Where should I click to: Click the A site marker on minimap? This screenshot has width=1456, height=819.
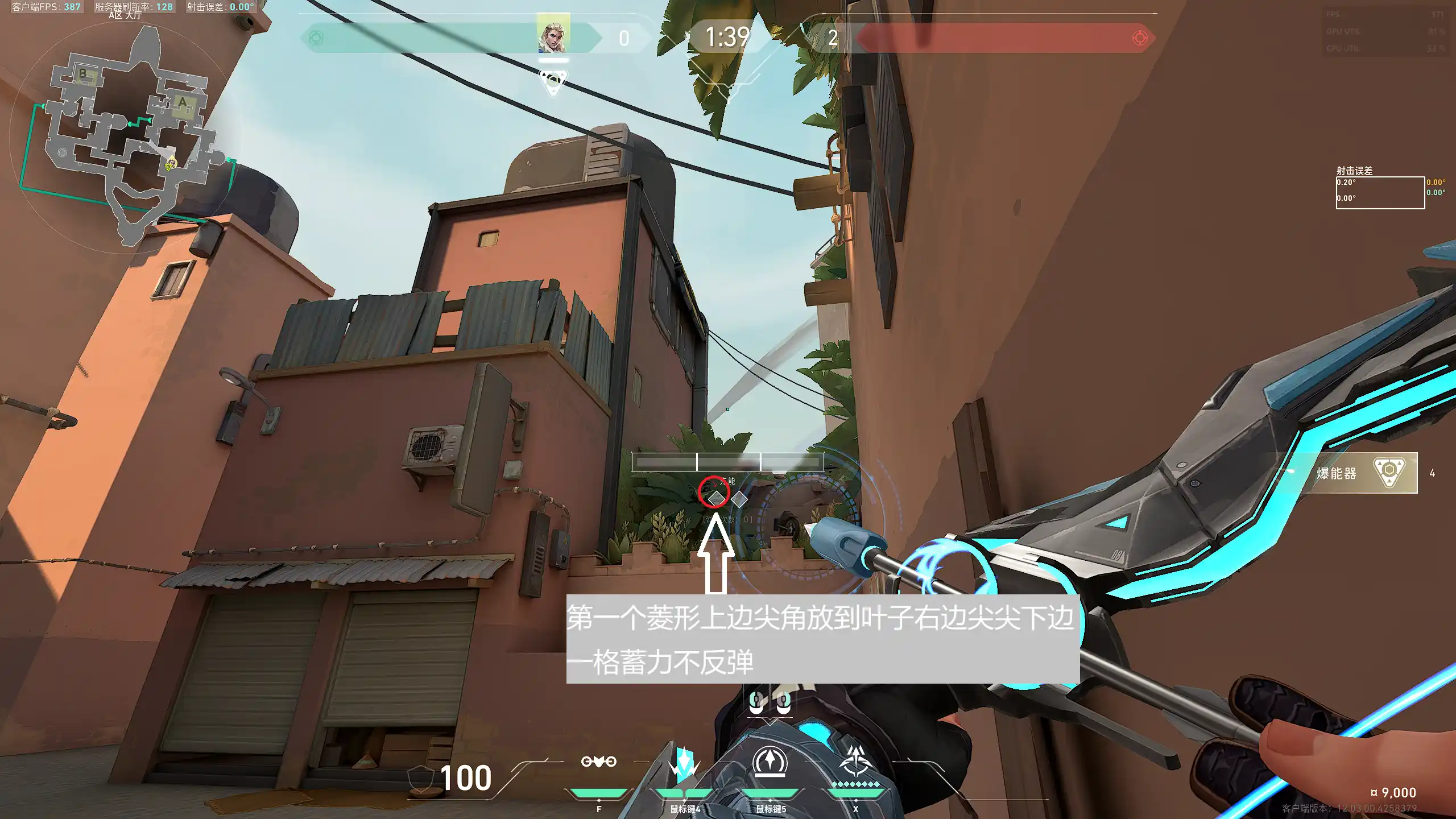[x=183, y=103]
